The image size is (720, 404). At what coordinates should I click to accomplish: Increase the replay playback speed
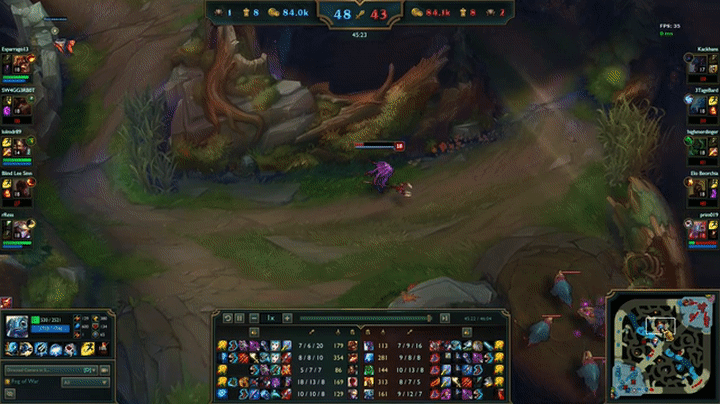(x=287, y=318)
